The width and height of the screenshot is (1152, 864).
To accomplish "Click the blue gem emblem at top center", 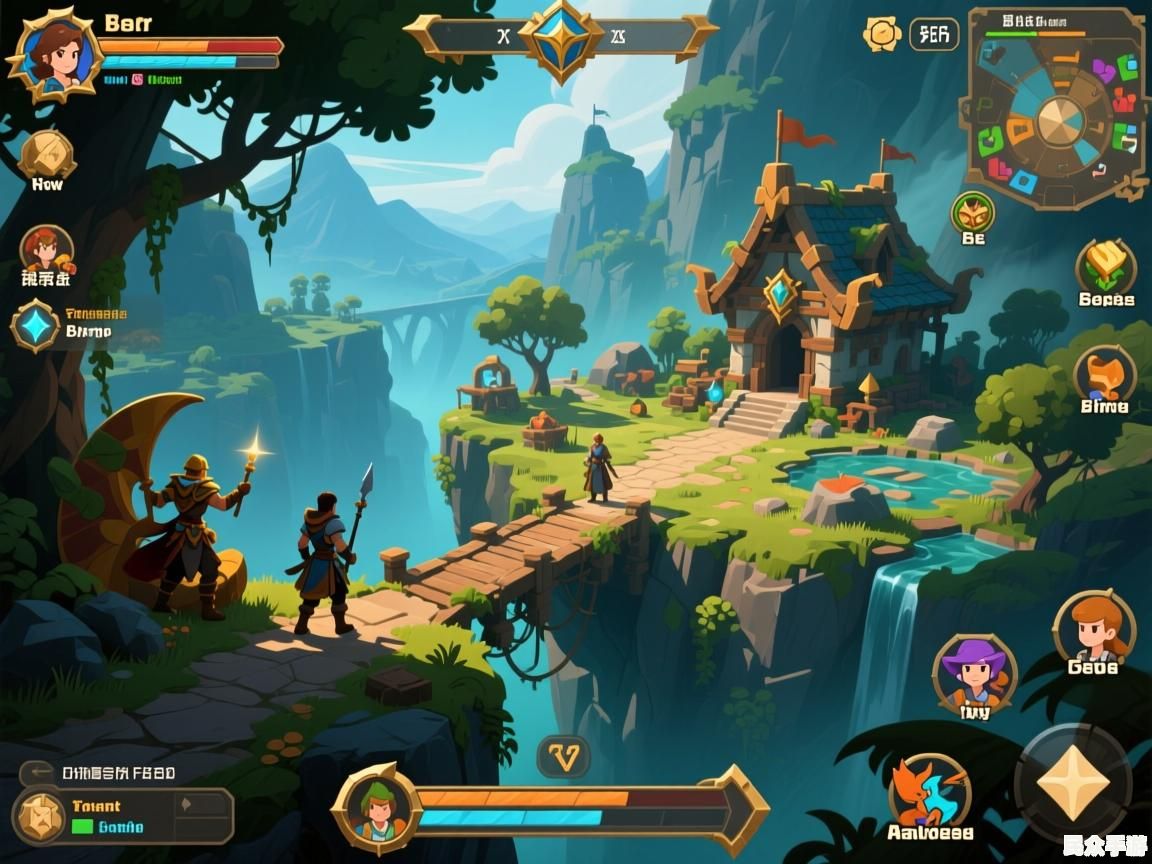I will (560, 37).
